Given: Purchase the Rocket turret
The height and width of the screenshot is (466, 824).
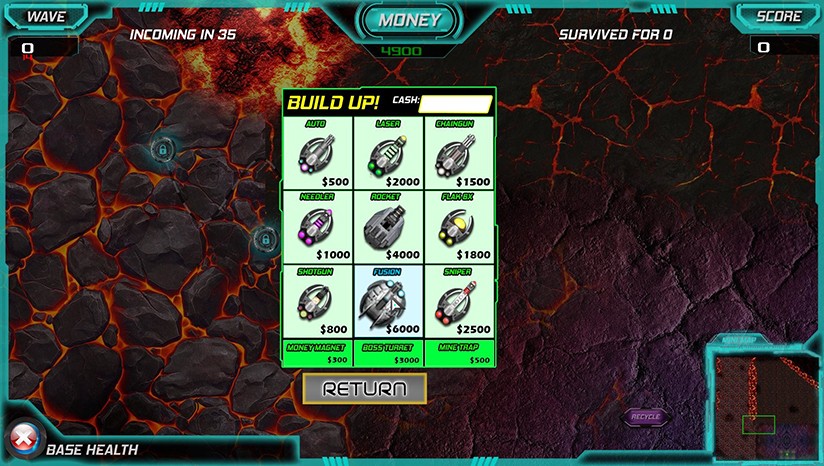Looking at the screenshot, I should [388, 227].
